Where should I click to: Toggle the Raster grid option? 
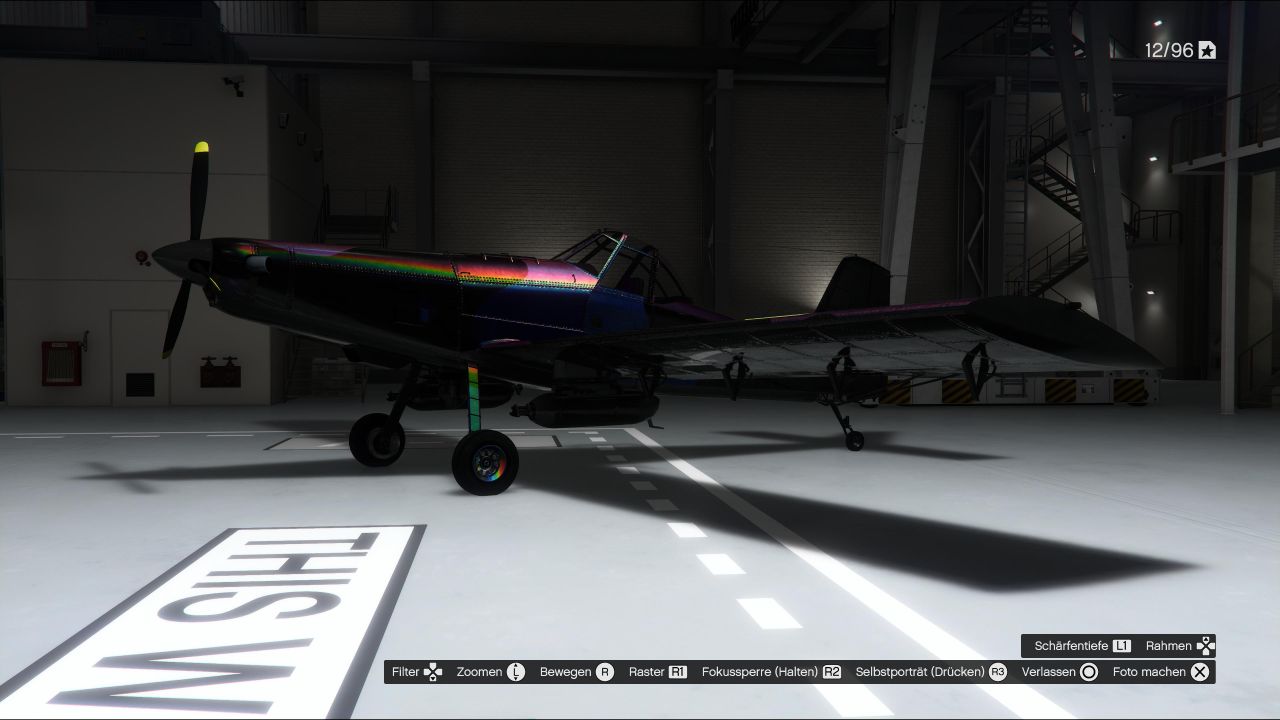click(657, 672)
